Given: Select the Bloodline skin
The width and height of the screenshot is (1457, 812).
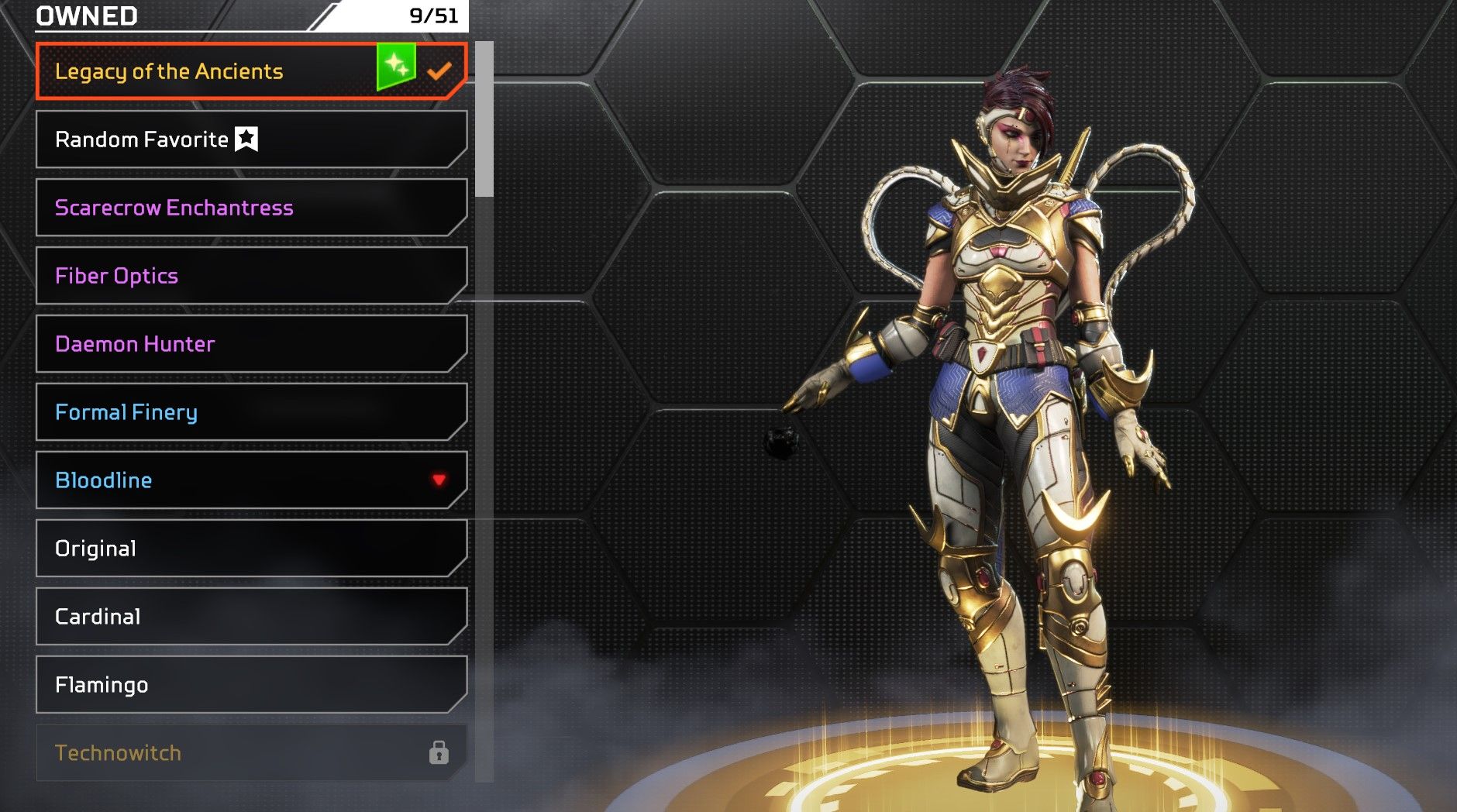Looking at the screenshot, I should 250,480.
